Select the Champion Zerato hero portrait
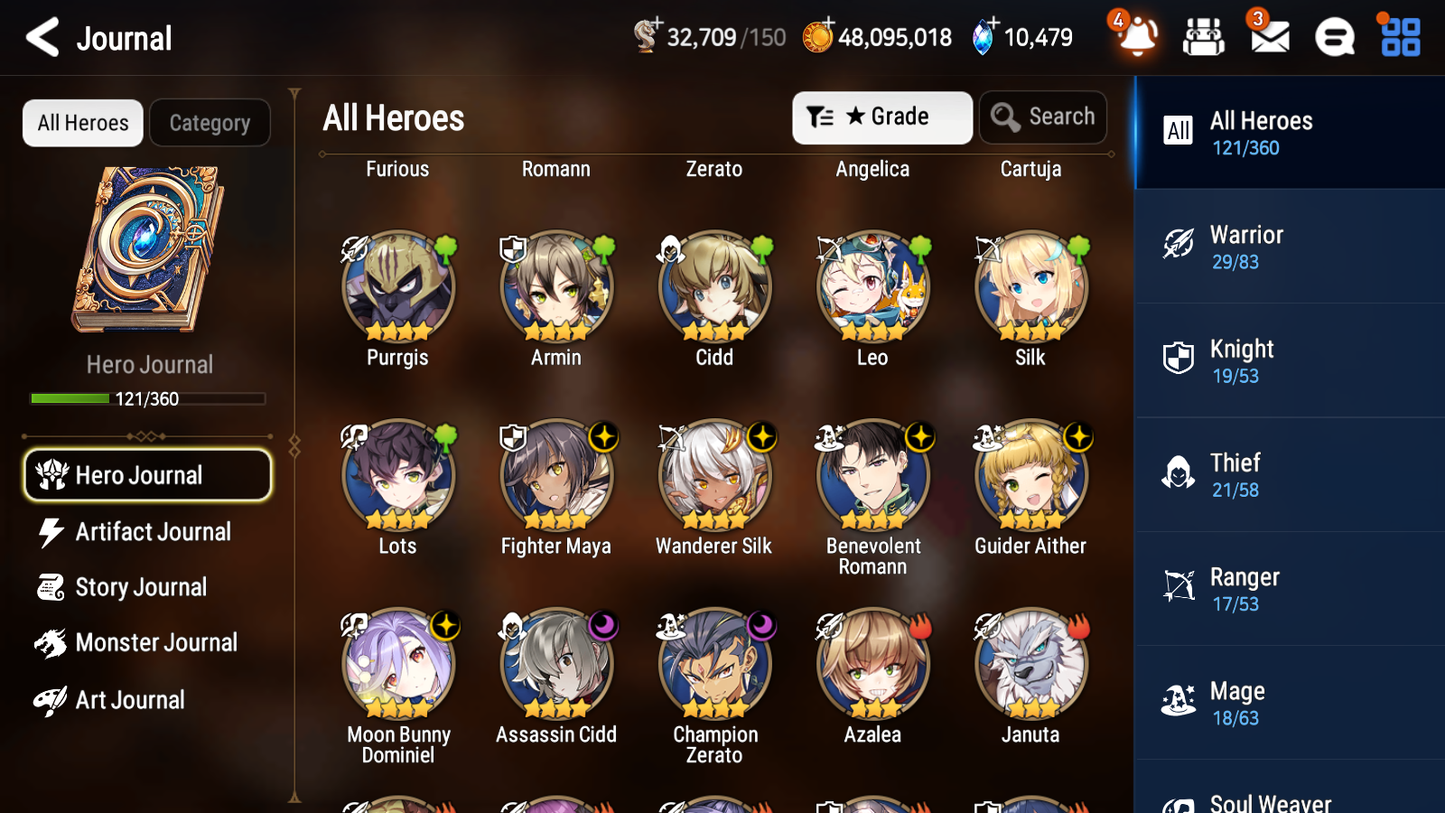The width and height of the screenshot is (1445, 813). point(714,663)
